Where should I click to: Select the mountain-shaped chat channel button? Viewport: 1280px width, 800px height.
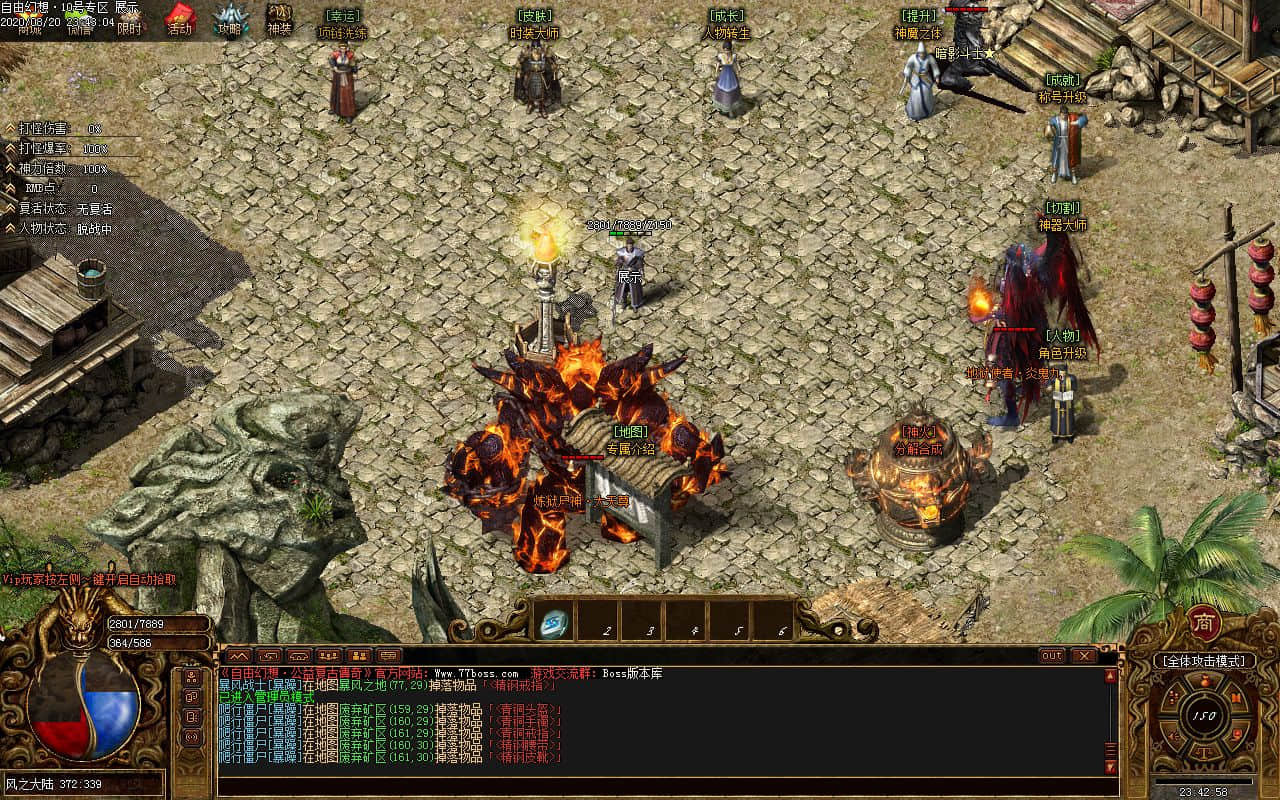tap(237, 656)
